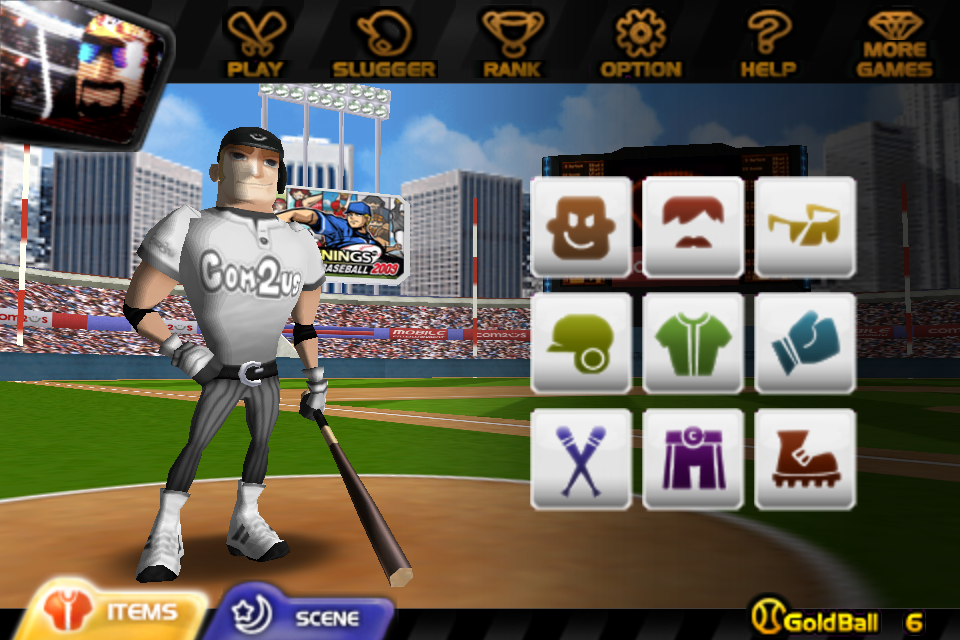This screenshot has width=960, height=640.
Task: Choose the blue batting glove category
Action: (x=805, y=343)
